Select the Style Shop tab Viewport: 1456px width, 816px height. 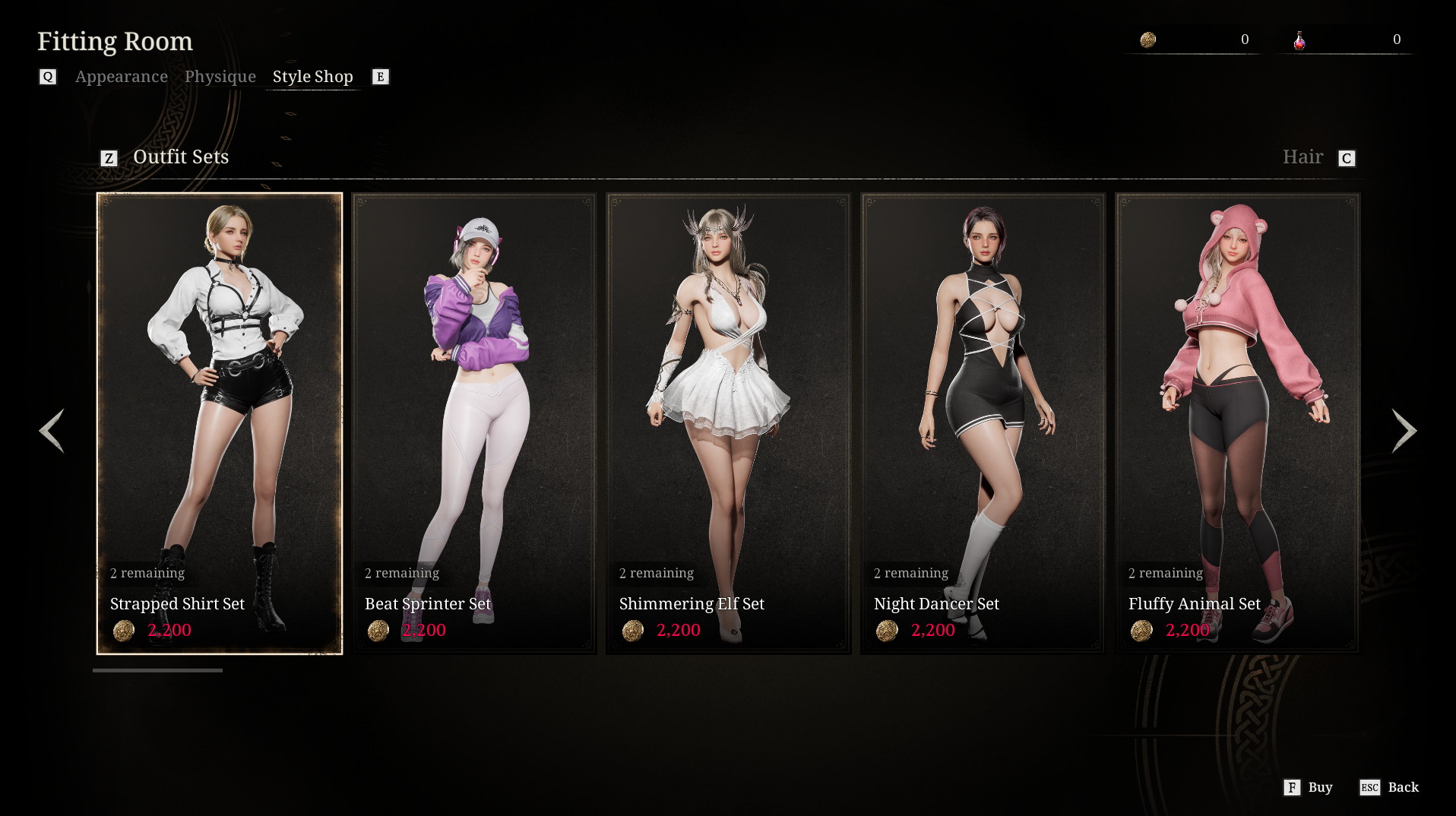tap(312, 77)
